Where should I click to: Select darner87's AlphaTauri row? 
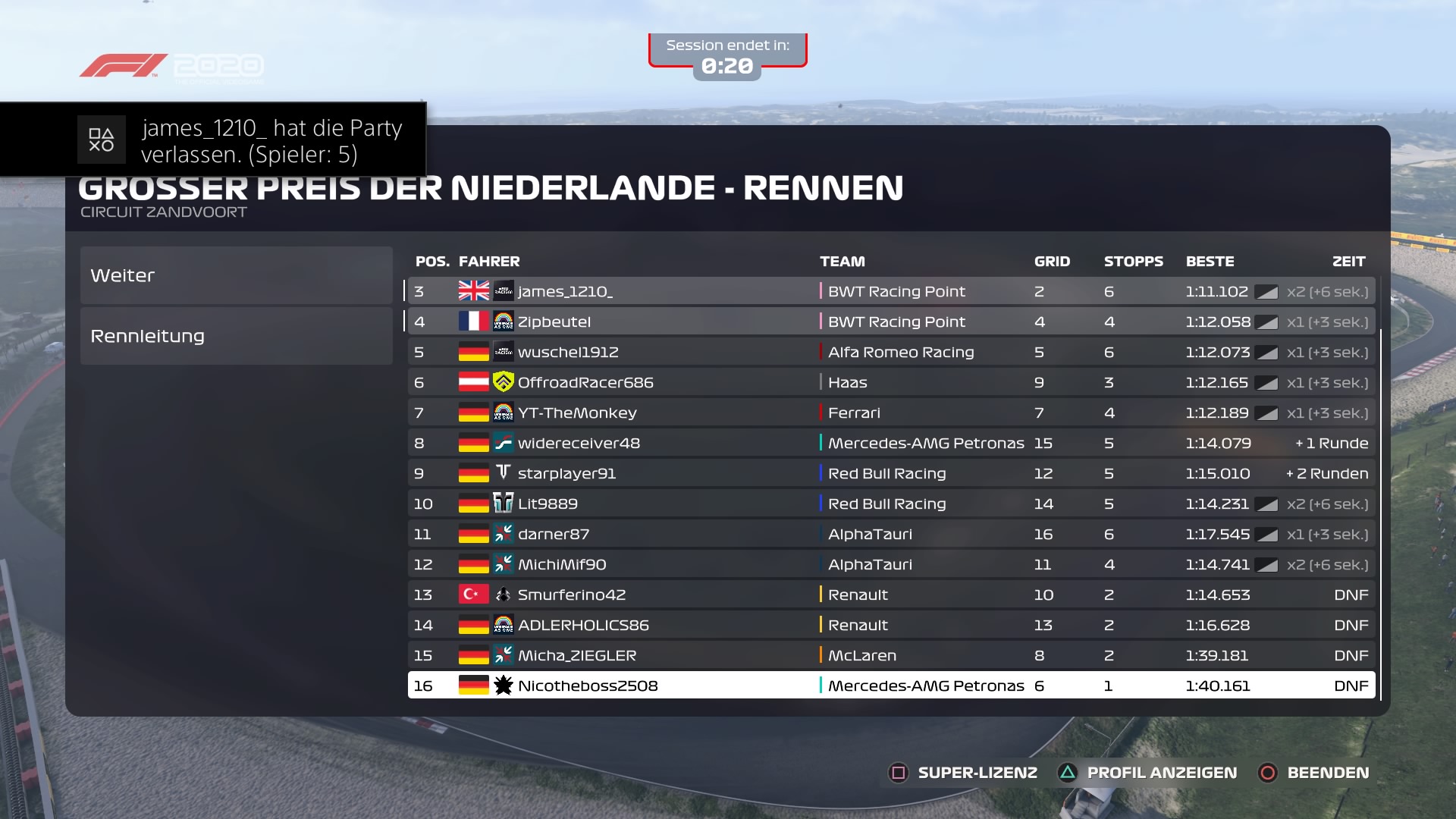[x=891, y=534]
